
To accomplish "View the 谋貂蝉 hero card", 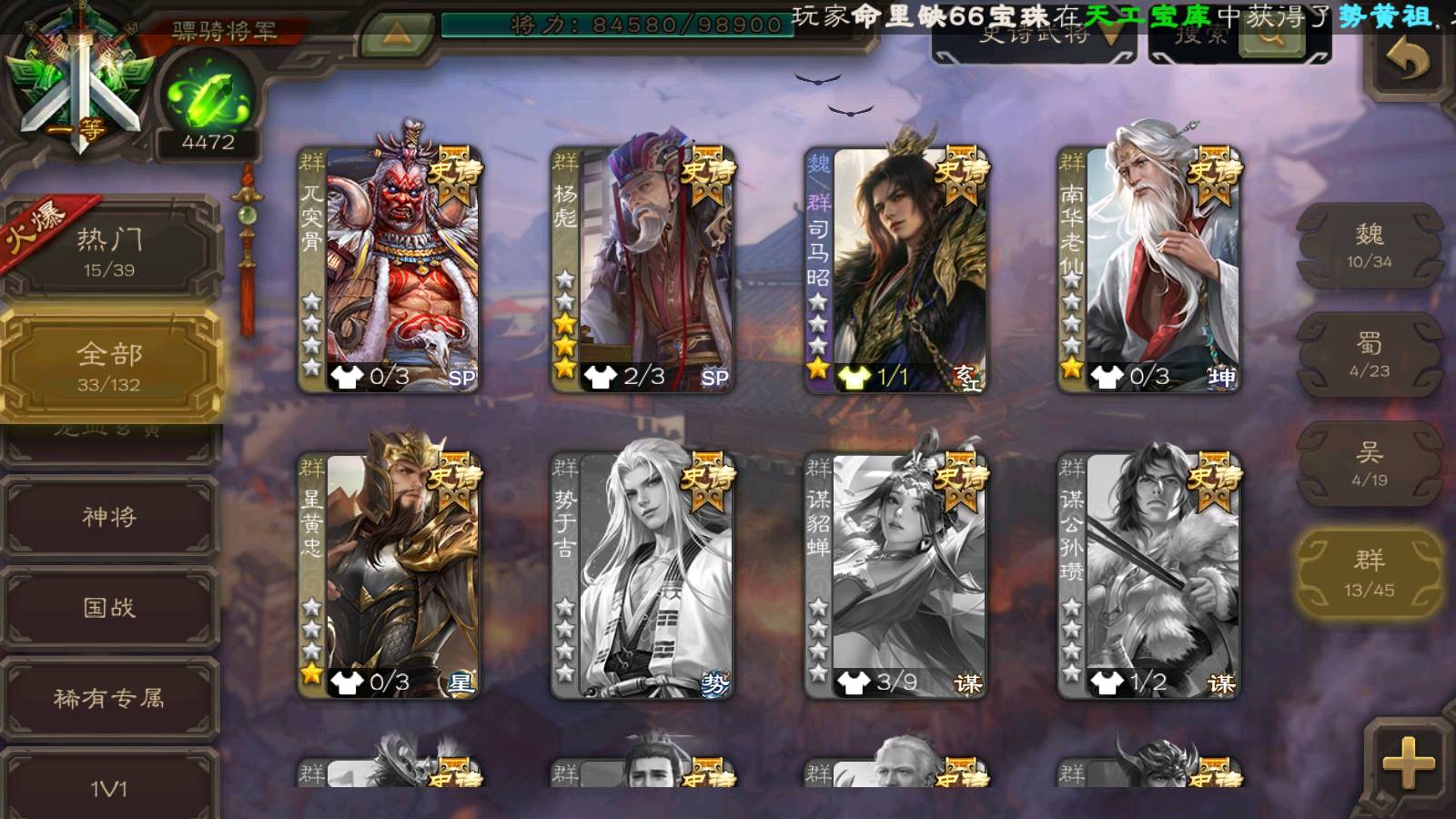I will coord(896,576).
